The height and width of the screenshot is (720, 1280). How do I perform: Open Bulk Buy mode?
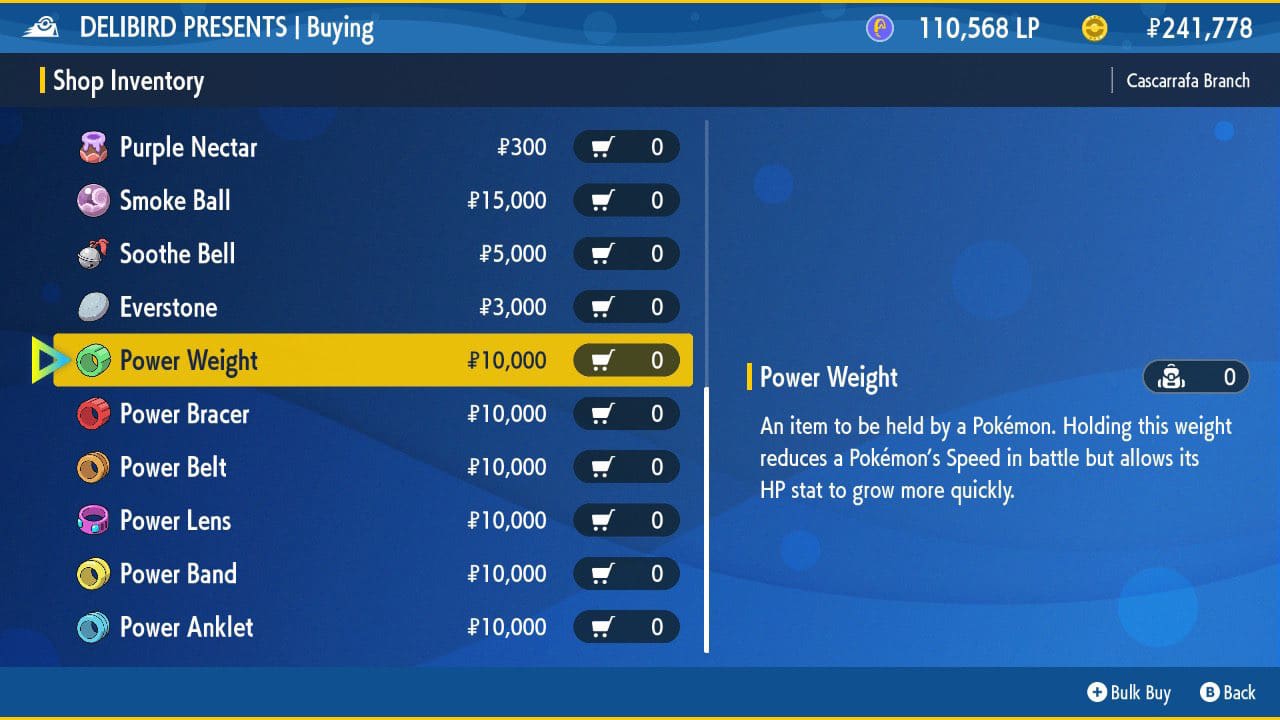click(x=1128, y=692)
